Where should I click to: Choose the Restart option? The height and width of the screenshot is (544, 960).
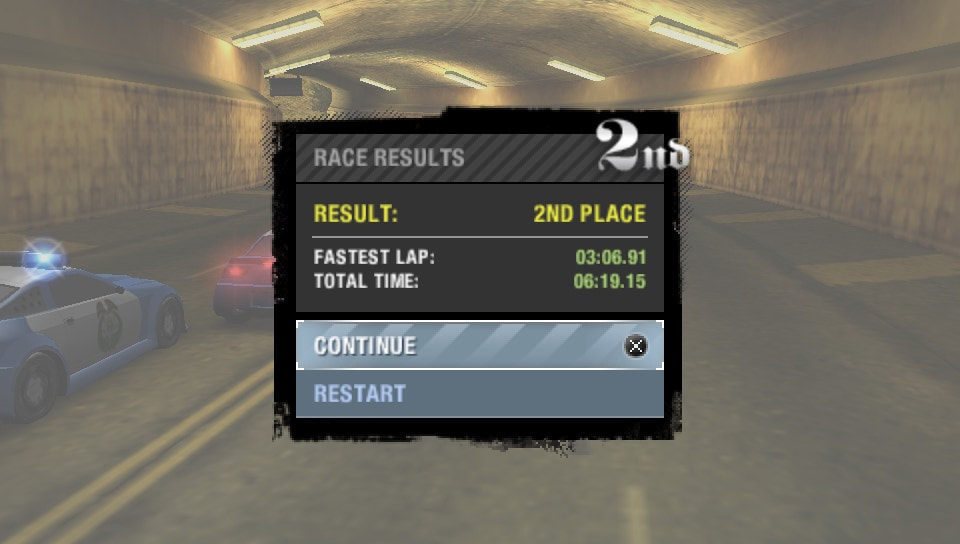[x=479, y=394]
